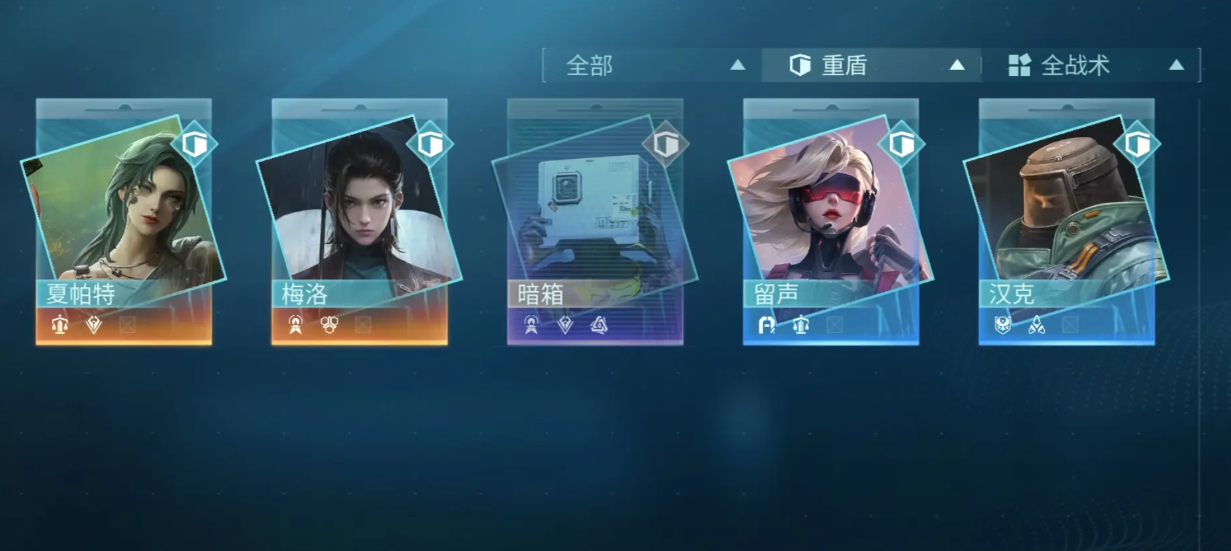Pick the 暗箱 character card
1231x551 pixels.
click(595, 222)
